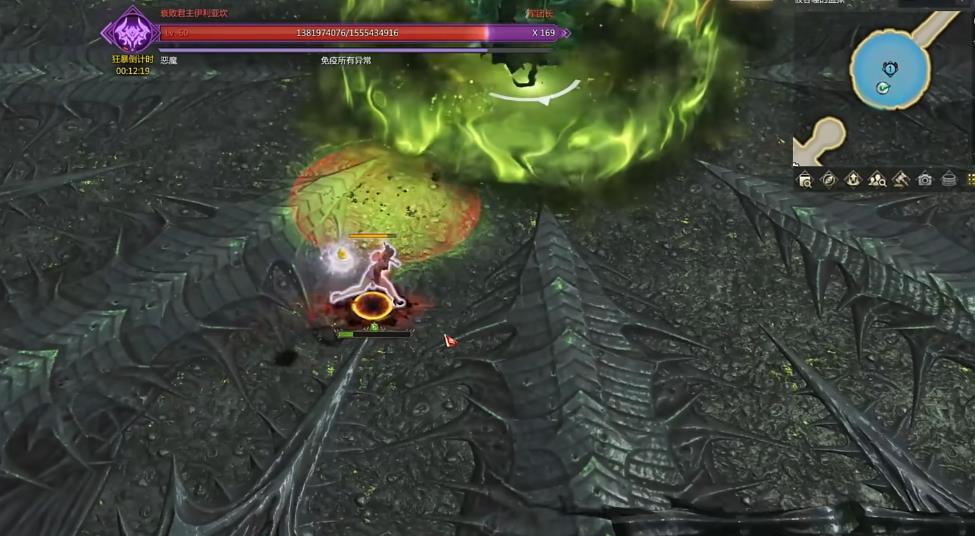Screen dimensions: 975x536
Task: Click the stacked coins icon
Action: 949,180
